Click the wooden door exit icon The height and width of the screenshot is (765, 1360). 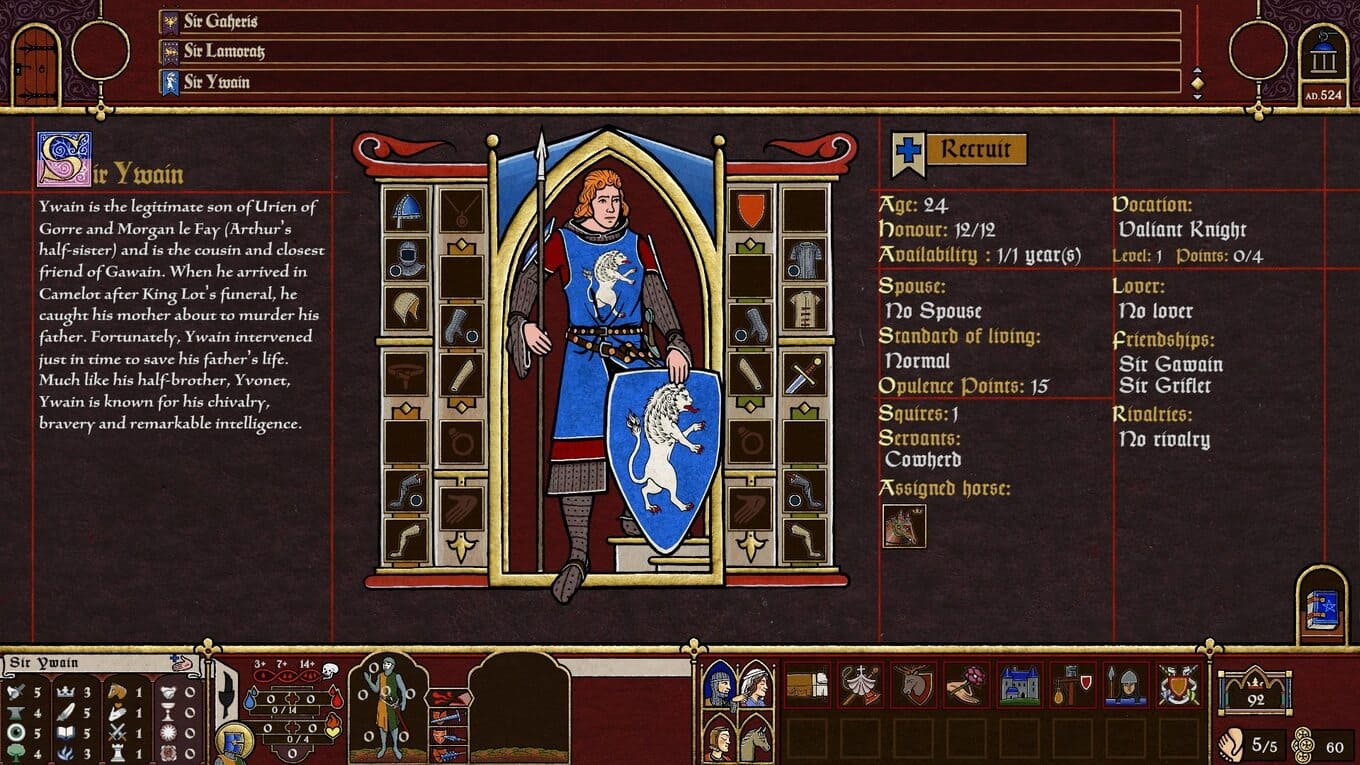pyautogui.click(x=36, y=66)
